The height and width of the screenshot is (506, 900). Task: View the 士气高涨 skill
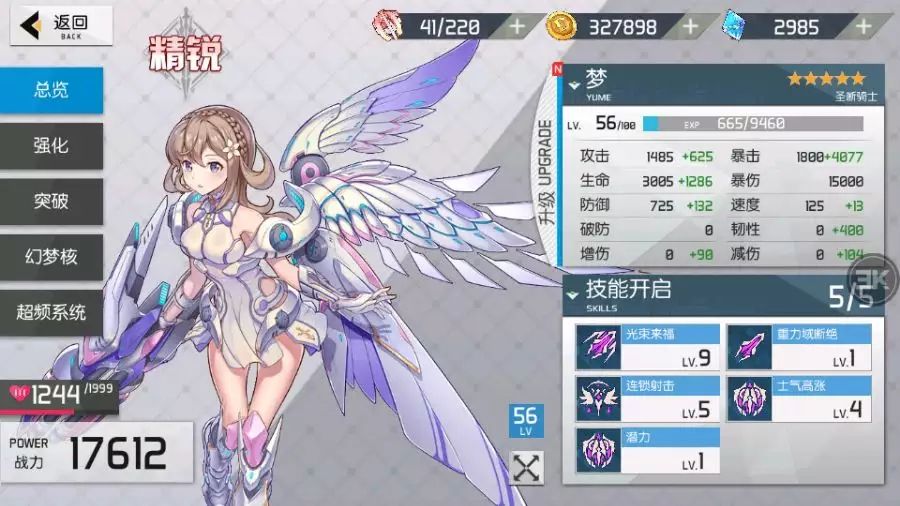(798, 399)
